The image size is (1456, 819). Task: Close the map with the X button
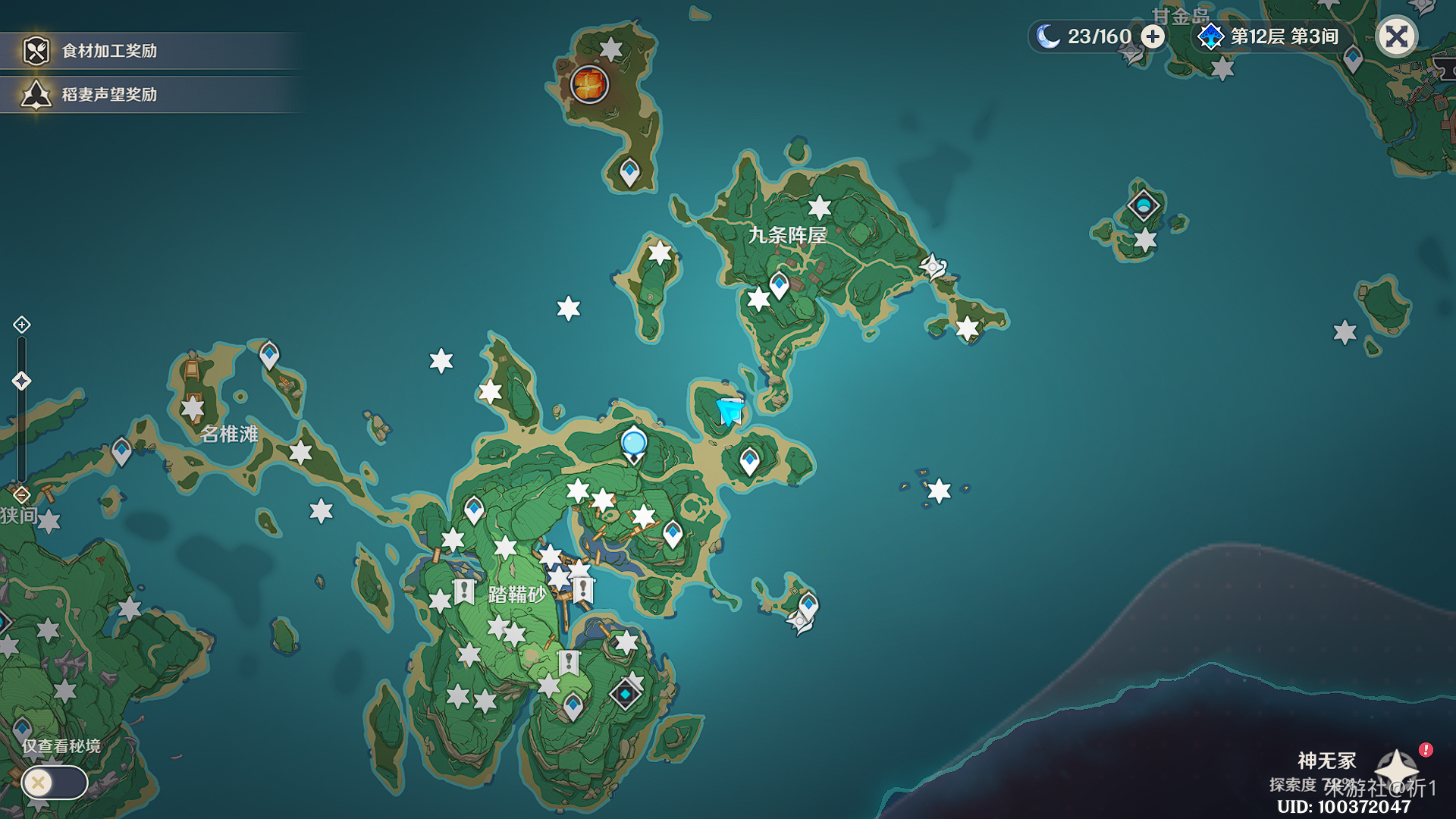click(x=1396, y=36)
